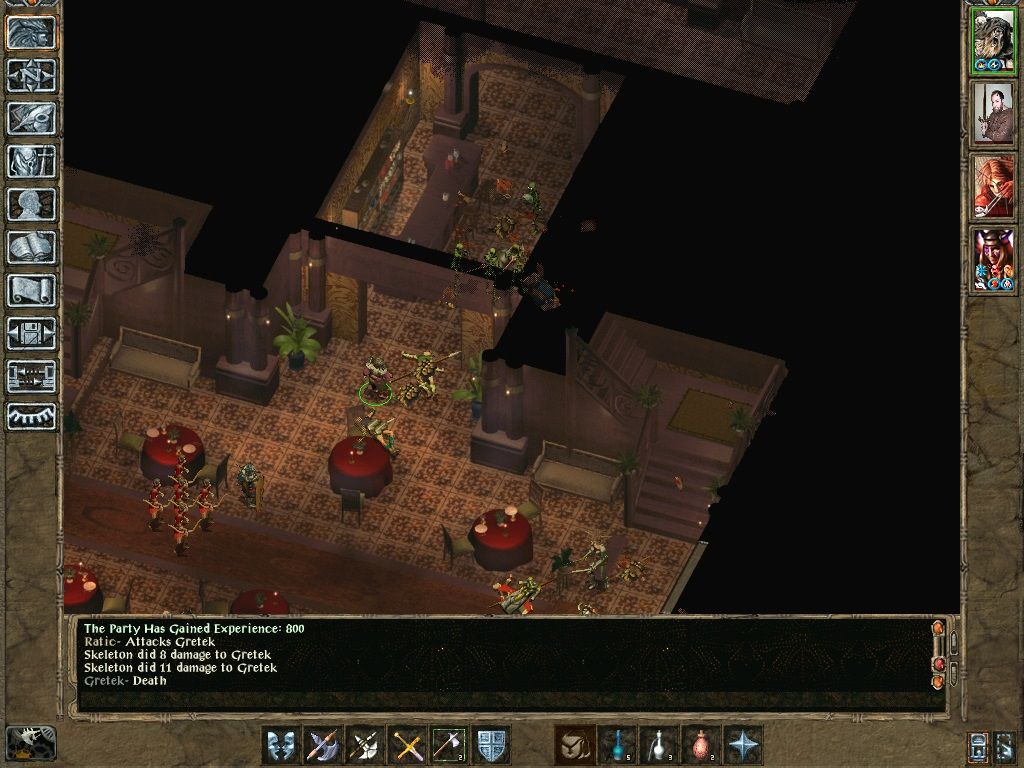The image size is (1024, 768).
Task: Activate the crossed swords weapon slot
Action: [x=407, y=745]
